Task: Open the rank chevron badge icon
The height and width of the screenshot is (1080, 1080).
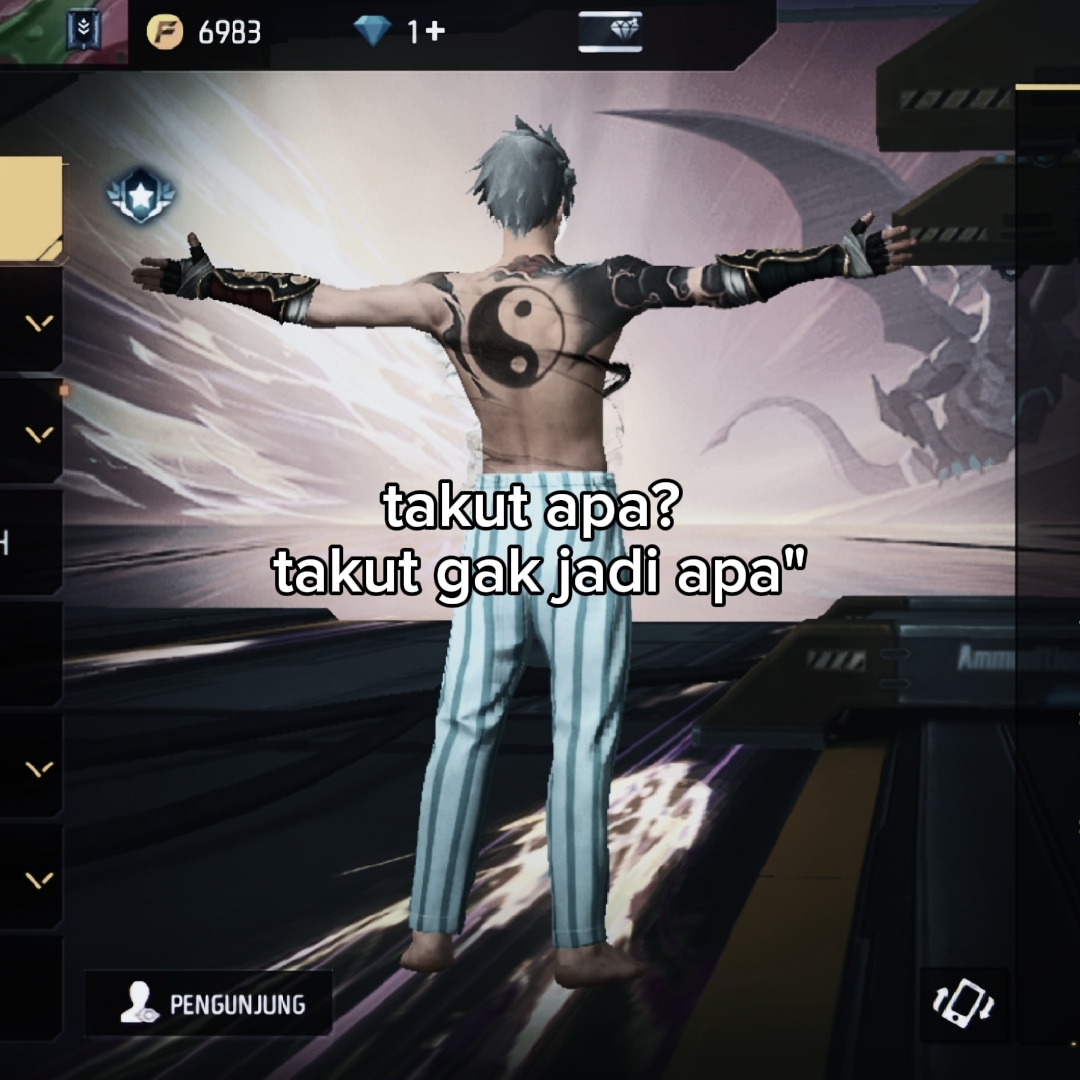Action: (x=82, y=31)
